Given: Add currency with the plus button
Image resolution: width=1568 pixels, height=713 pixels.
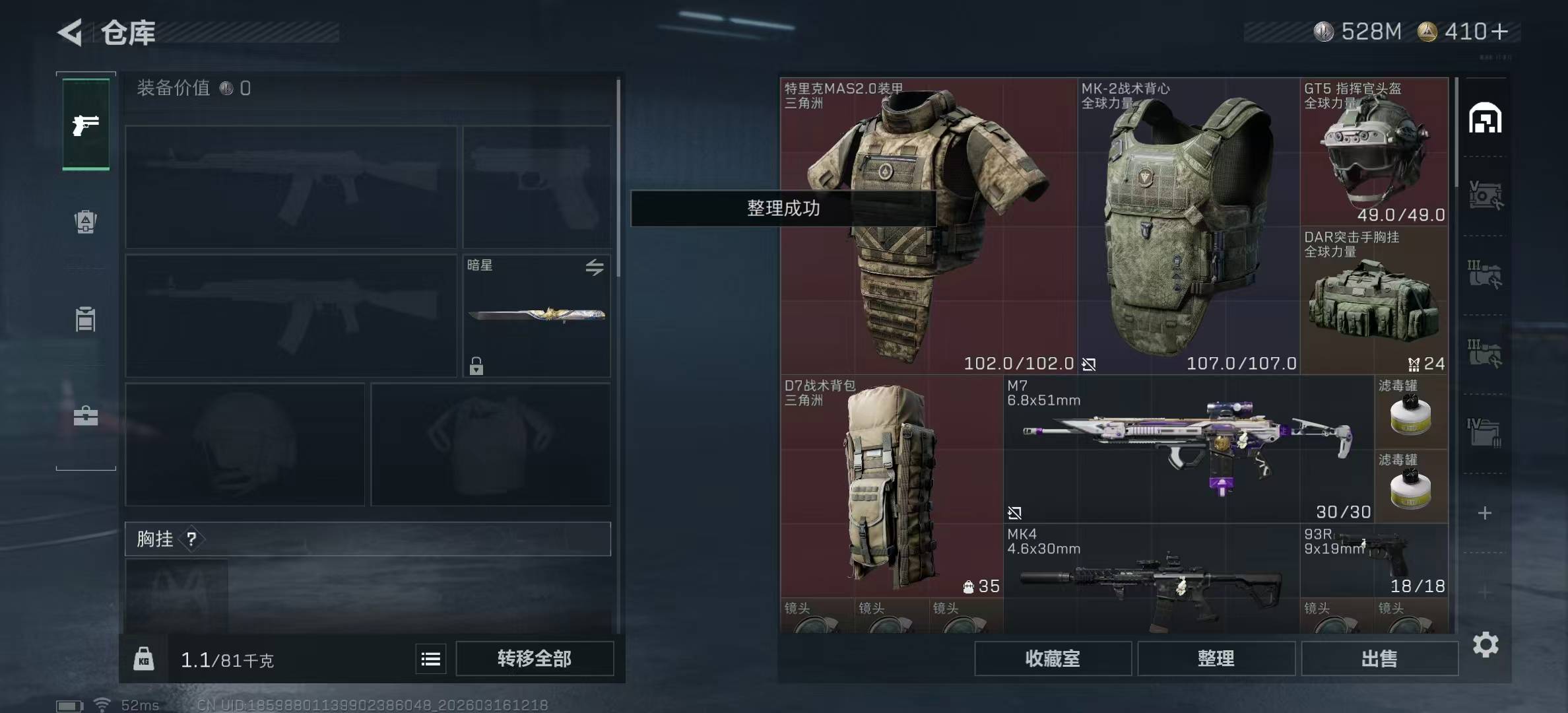Looking at the screenshot, I should coord(1499,31).
